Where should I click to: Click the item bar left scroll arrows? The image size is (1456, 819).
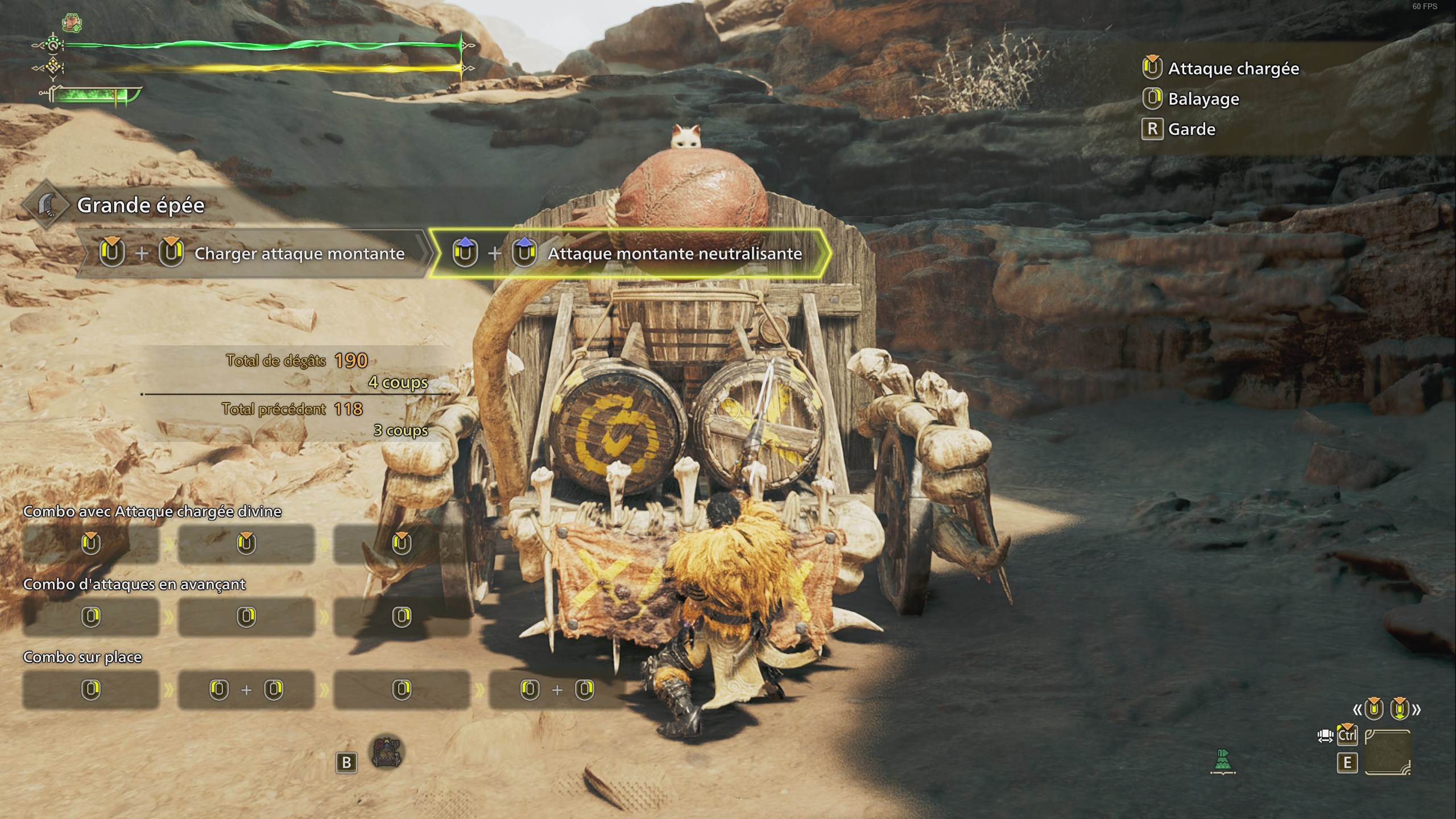[x=1358, y=709]
